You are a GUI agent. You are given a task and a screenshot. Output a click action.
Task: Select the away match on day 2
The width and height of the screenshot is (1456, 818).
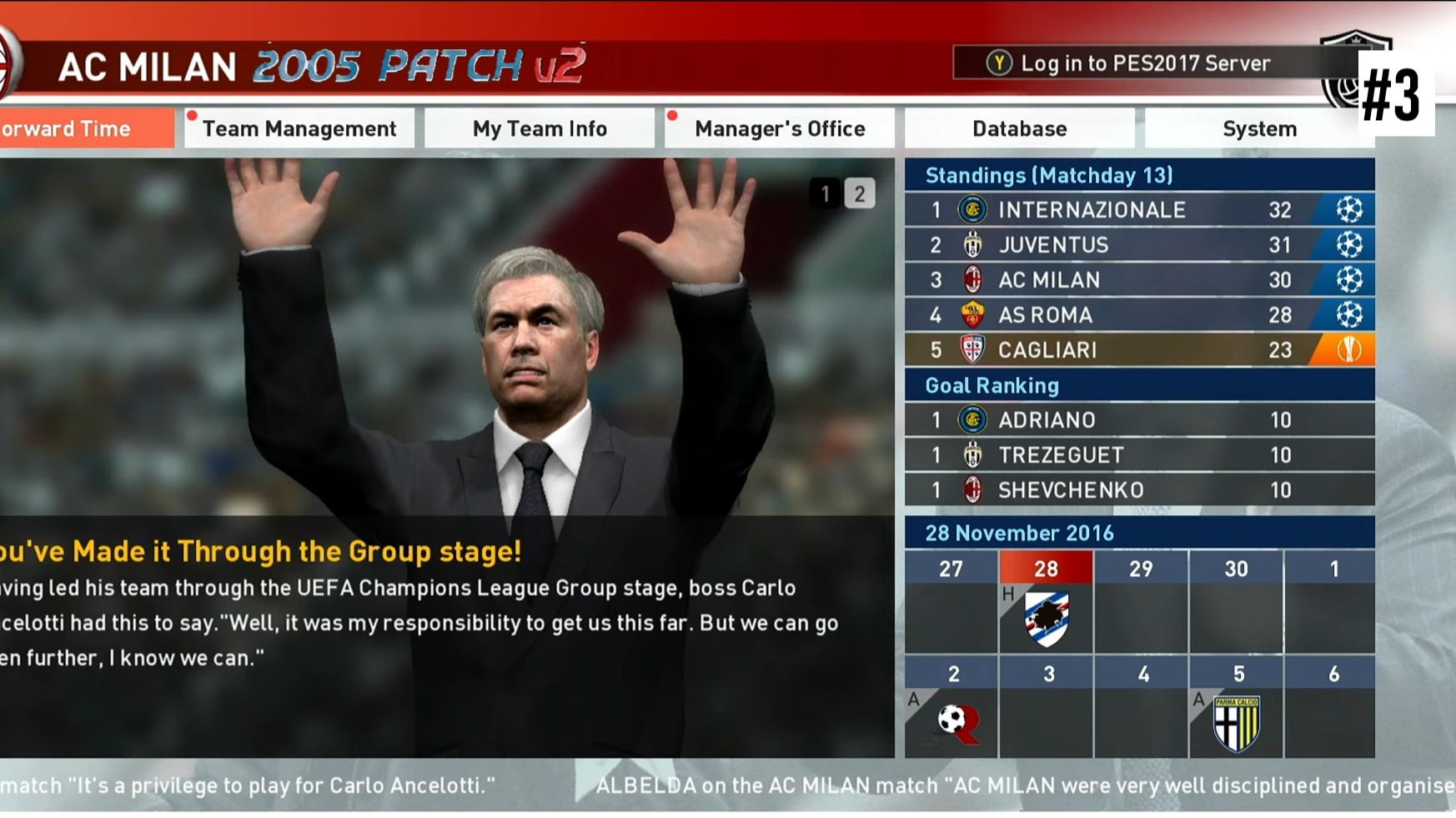(x=951, y=720)
